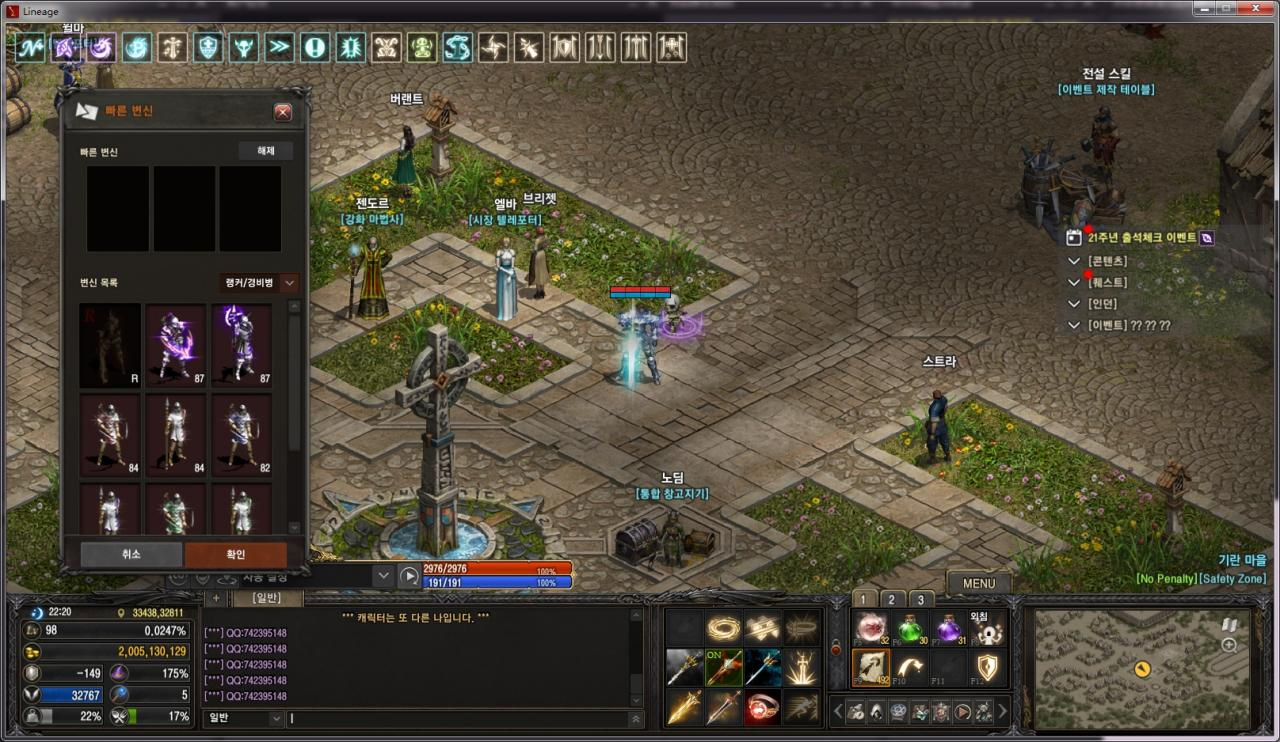Open the 21주년 출석체크 이벤트 entry
The image size is (1280, 742).
pos(1141,238)
